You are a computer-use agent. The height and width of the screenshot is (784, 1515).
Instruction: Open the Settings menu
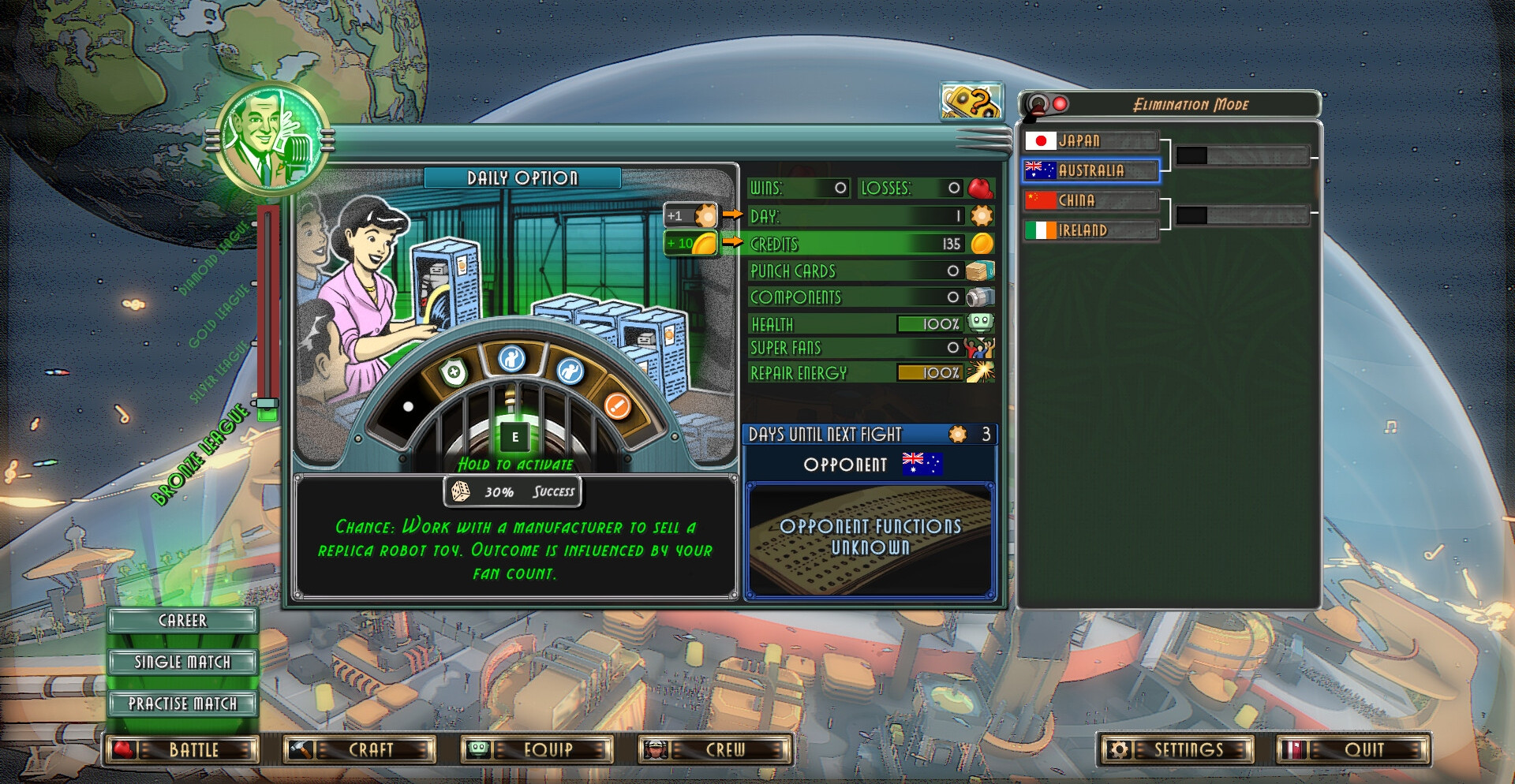1176,749
